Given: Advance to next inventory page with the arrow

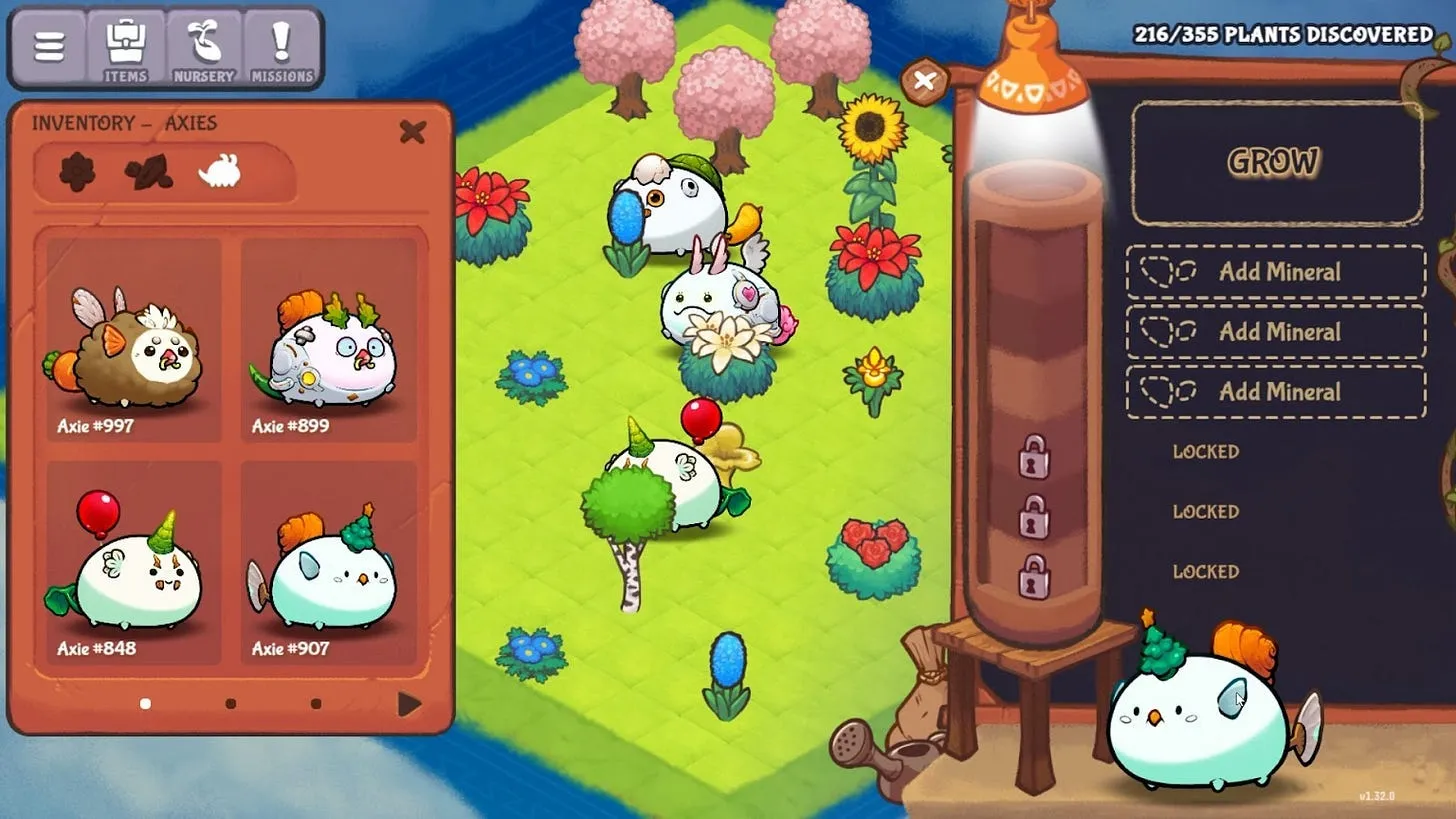Looking at the screenshot, I should [x=408, y=703].
